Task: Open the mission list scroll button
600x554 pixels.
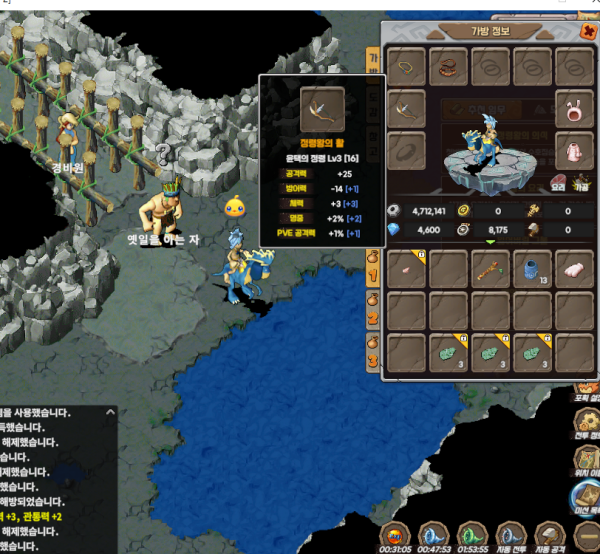Action: point(588,498)
